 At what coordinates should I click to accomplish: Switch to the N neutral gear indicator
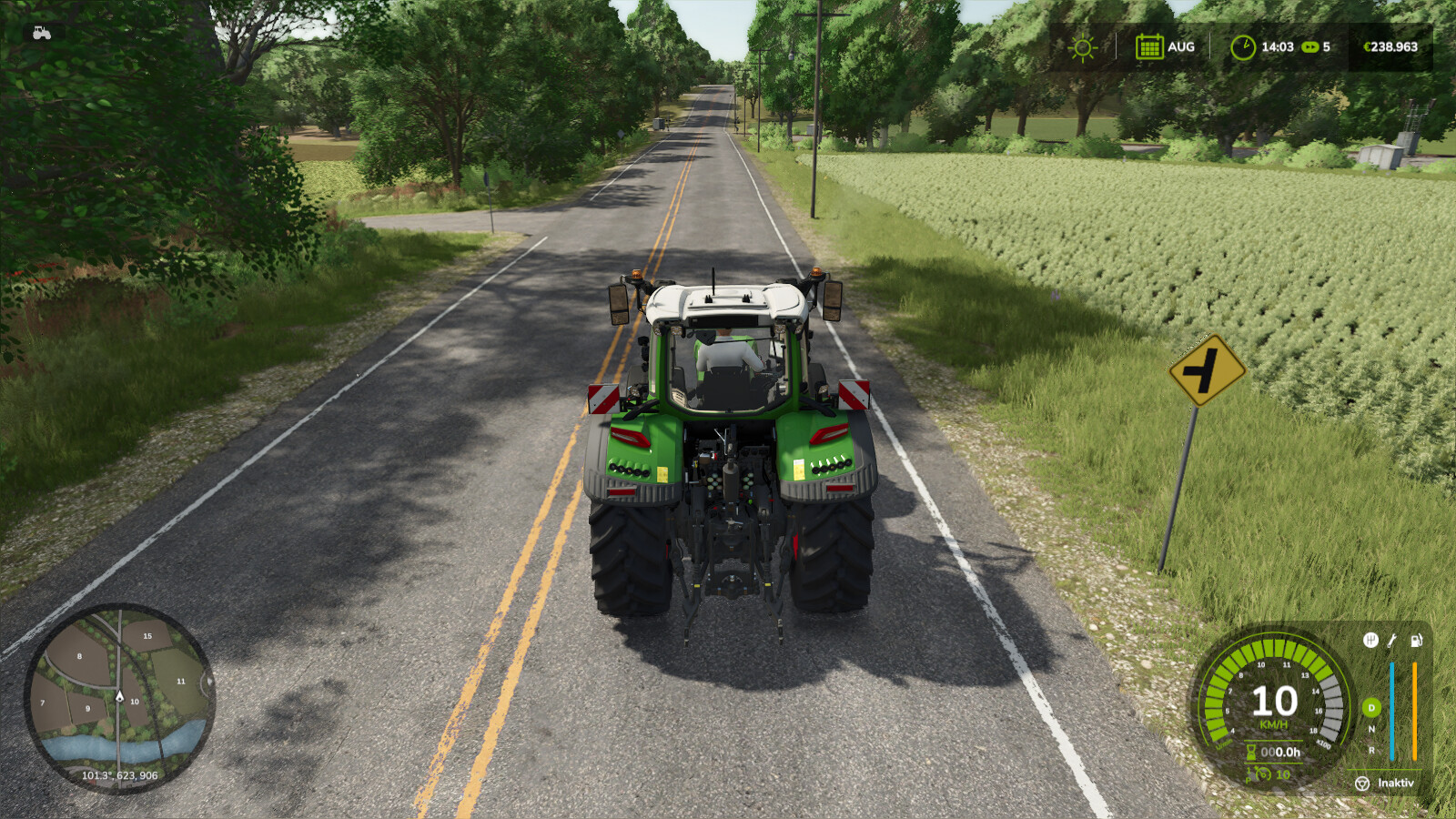point(1371,728)
